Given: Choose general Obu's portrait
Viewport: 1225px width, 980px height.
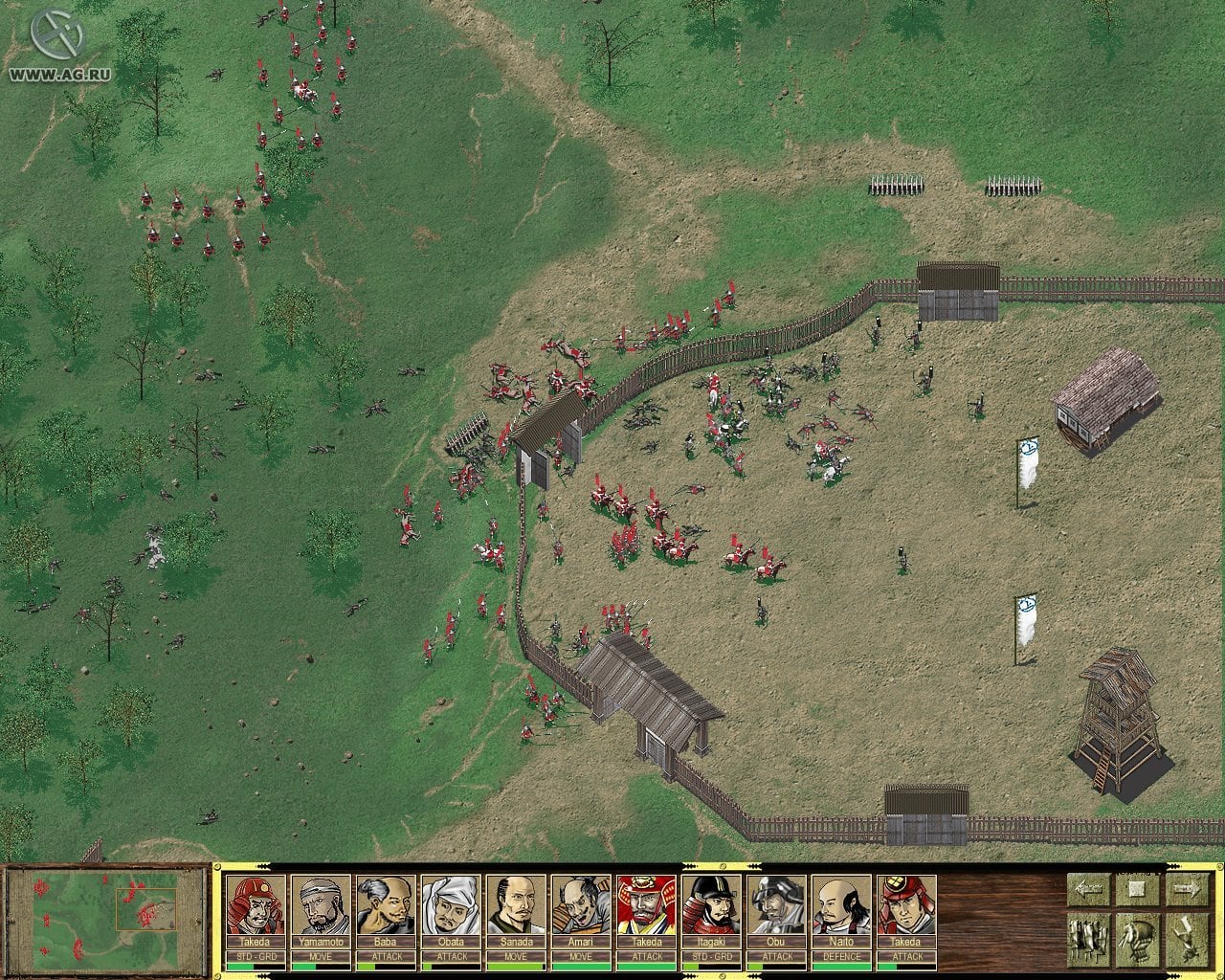Looking at the screenshot, I should click(776, 905).
